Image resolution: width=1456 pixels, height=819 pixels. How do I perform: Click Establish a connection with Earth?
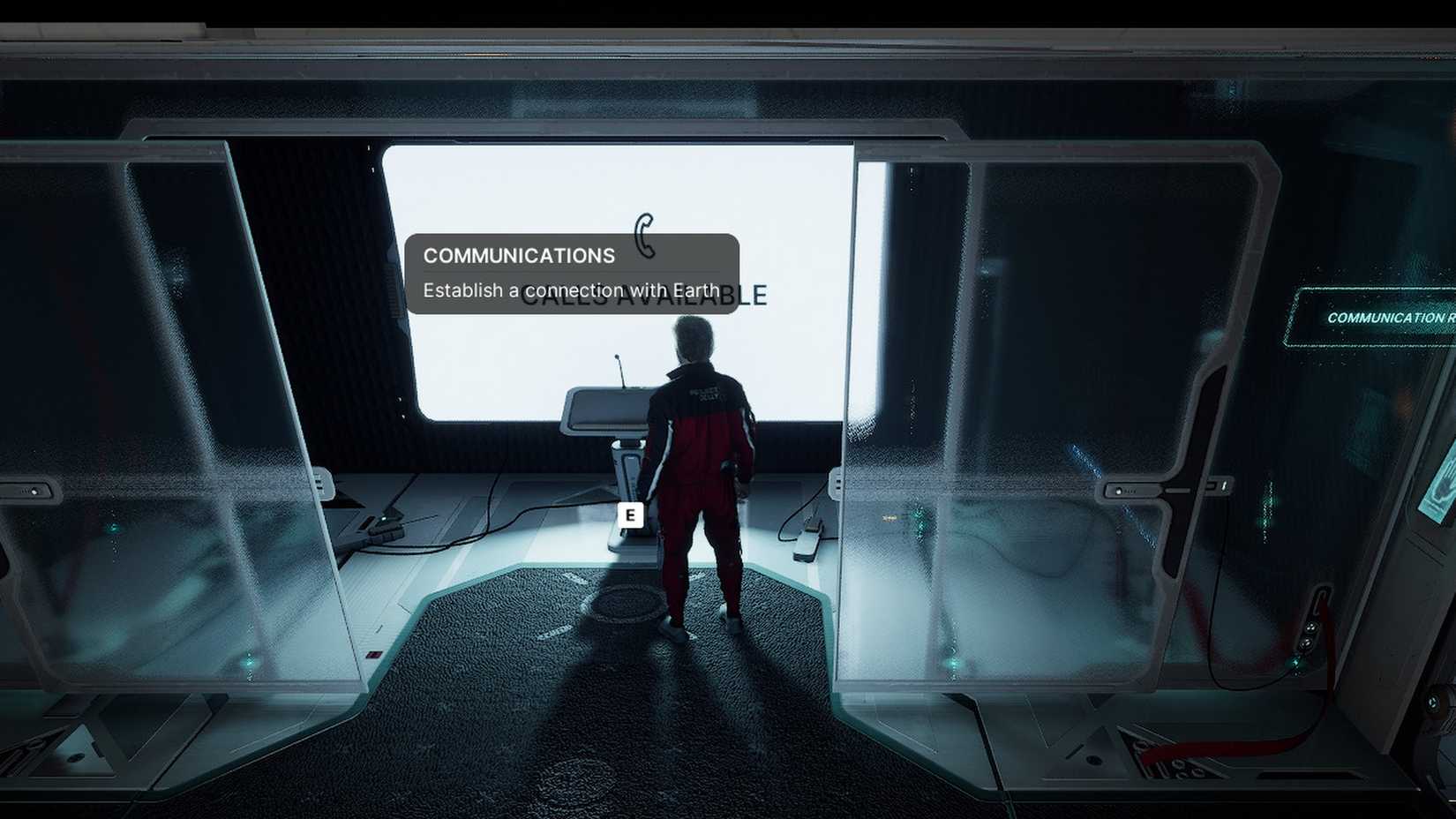point(570,289)
